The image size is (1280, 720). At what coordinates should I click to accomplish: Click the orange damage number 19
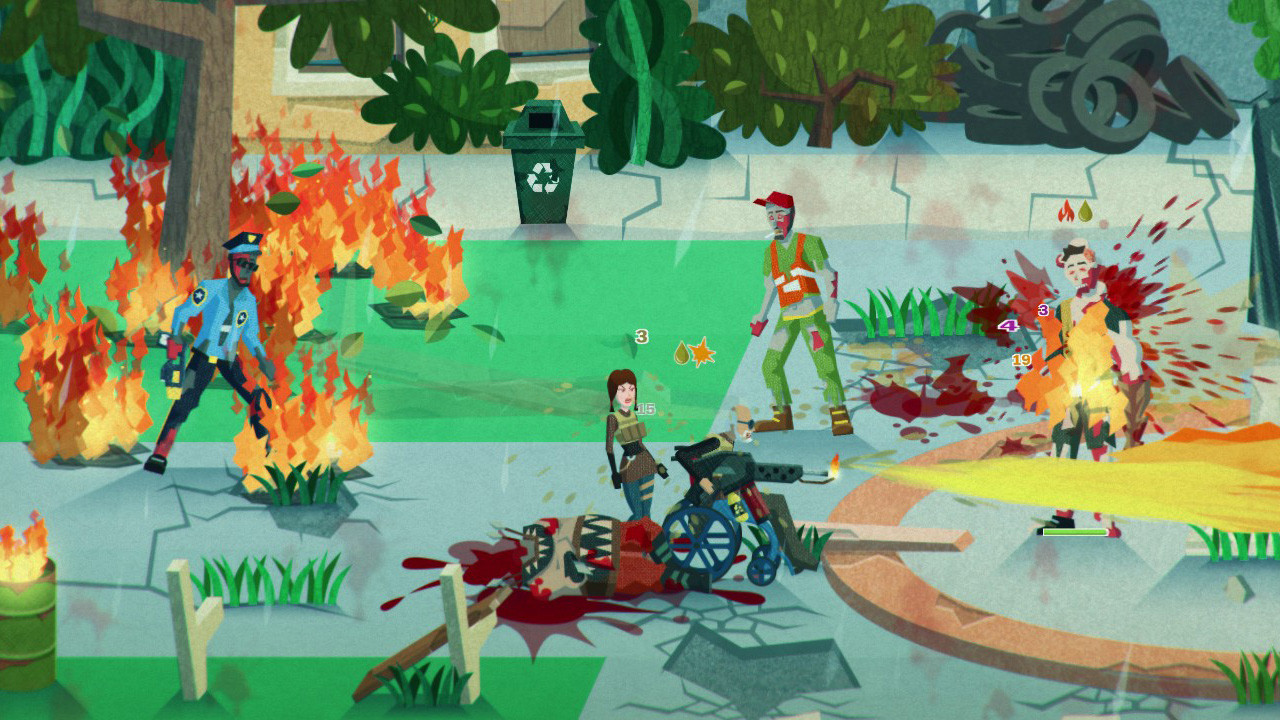coord(1022,358)
